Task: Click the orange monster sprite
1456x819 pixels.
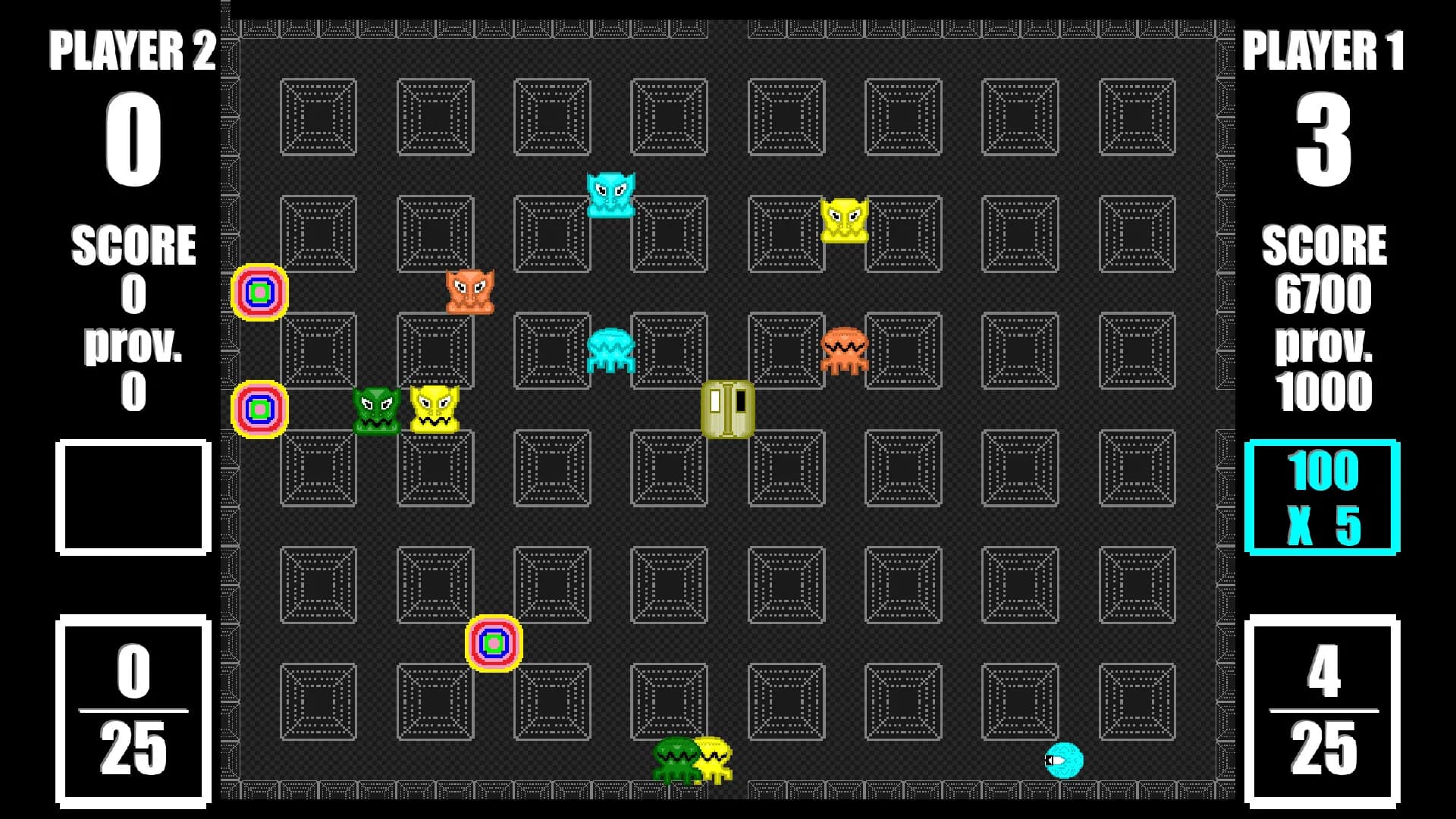Action: point(470,290)
